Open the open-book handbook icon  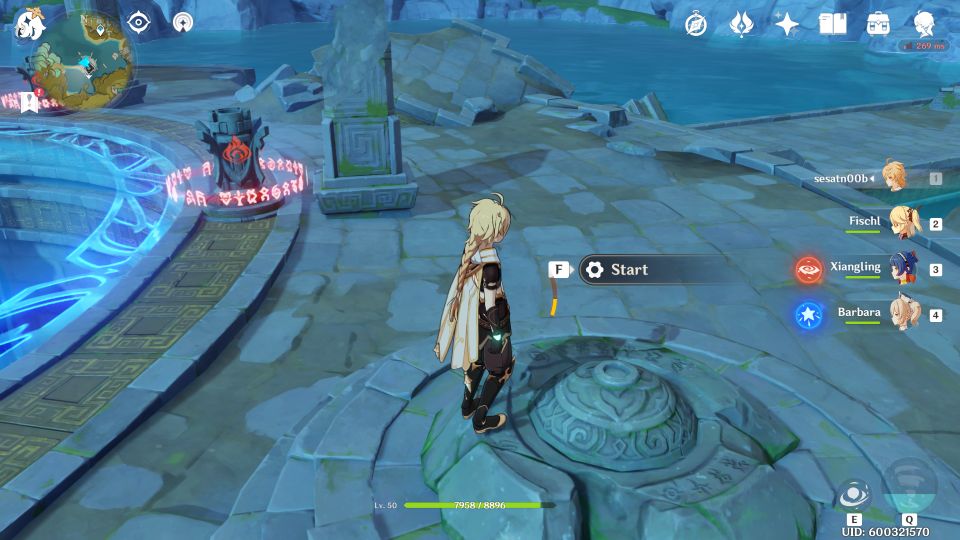click(x=832, y=24)
